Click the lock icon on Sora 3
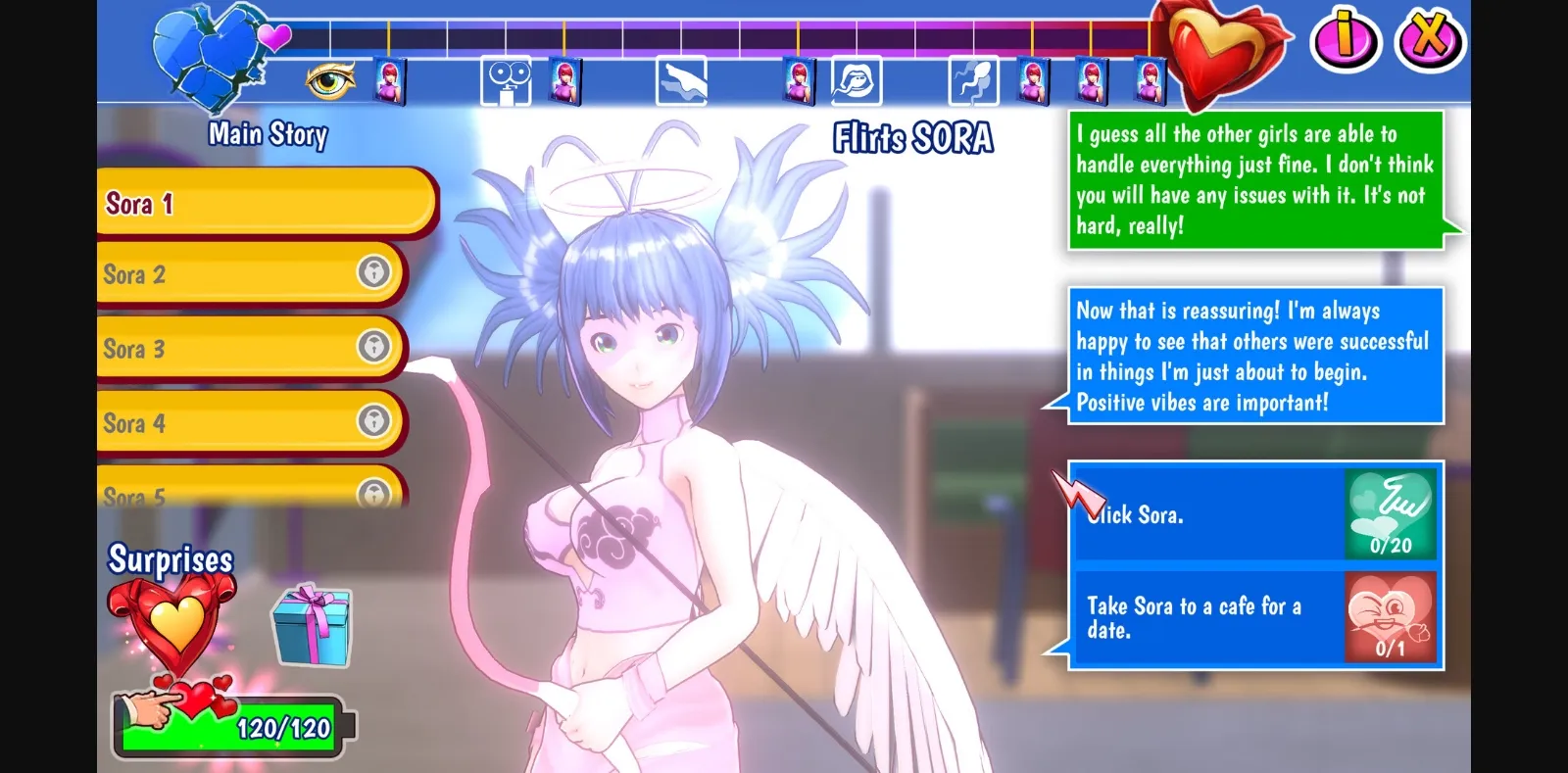The width and height of the screenshot is (1568, 773). pyautogui.click(x=375, y=349)
